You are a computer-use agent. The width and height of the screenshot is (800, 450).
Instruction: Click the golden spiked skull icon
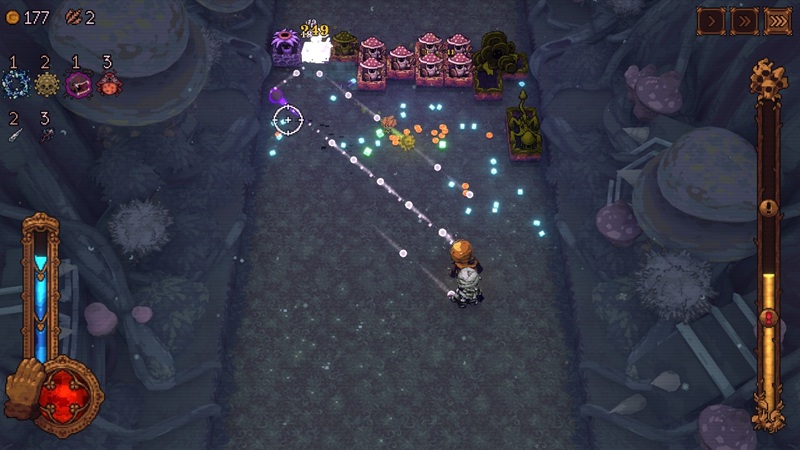pos(46,84)
